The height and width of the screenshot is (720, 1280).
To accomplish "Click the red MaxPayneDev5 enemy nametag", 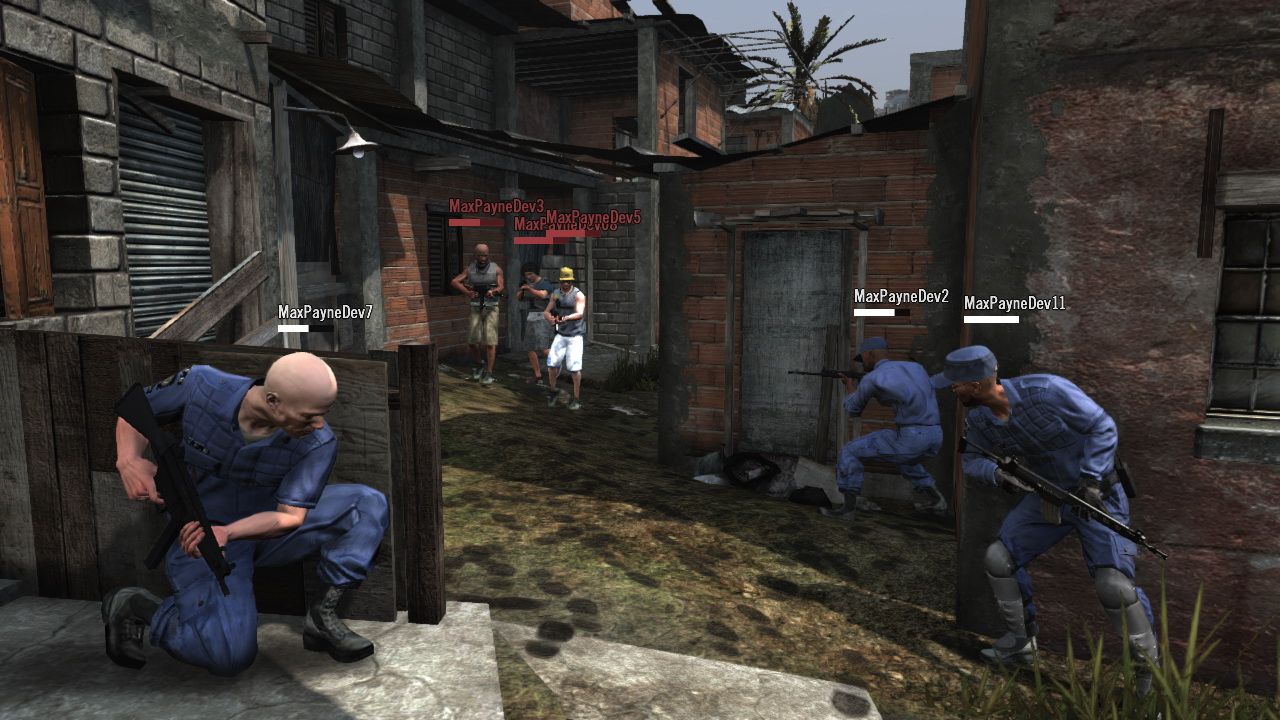I will click(x=592, y=215).
